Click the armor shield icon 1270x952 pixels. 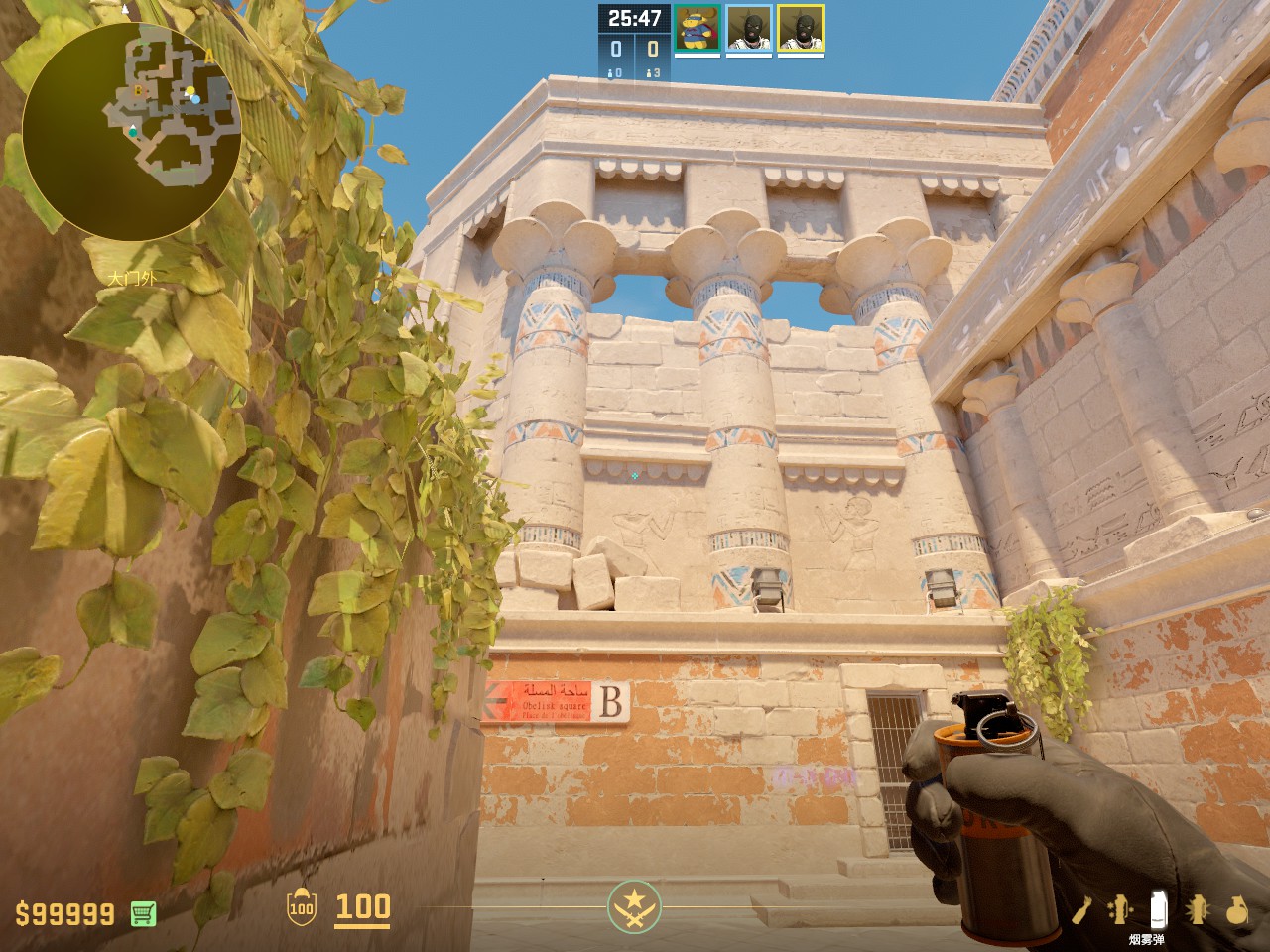click(x=301, y=907)
